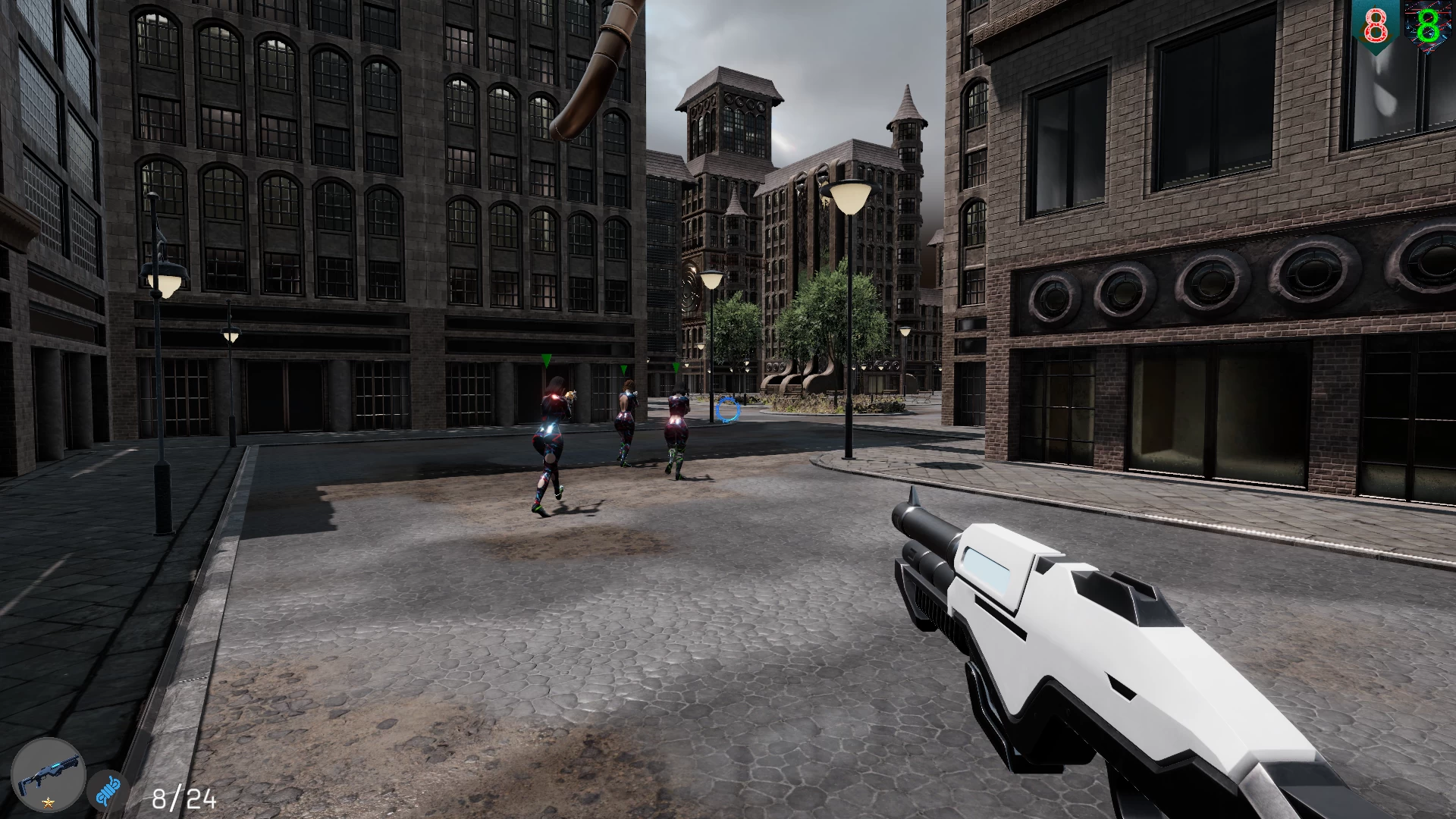Click the dark neon team banner
Image resolution: width=1456 pixels, height=819 pixels.
coord(1429,27)
